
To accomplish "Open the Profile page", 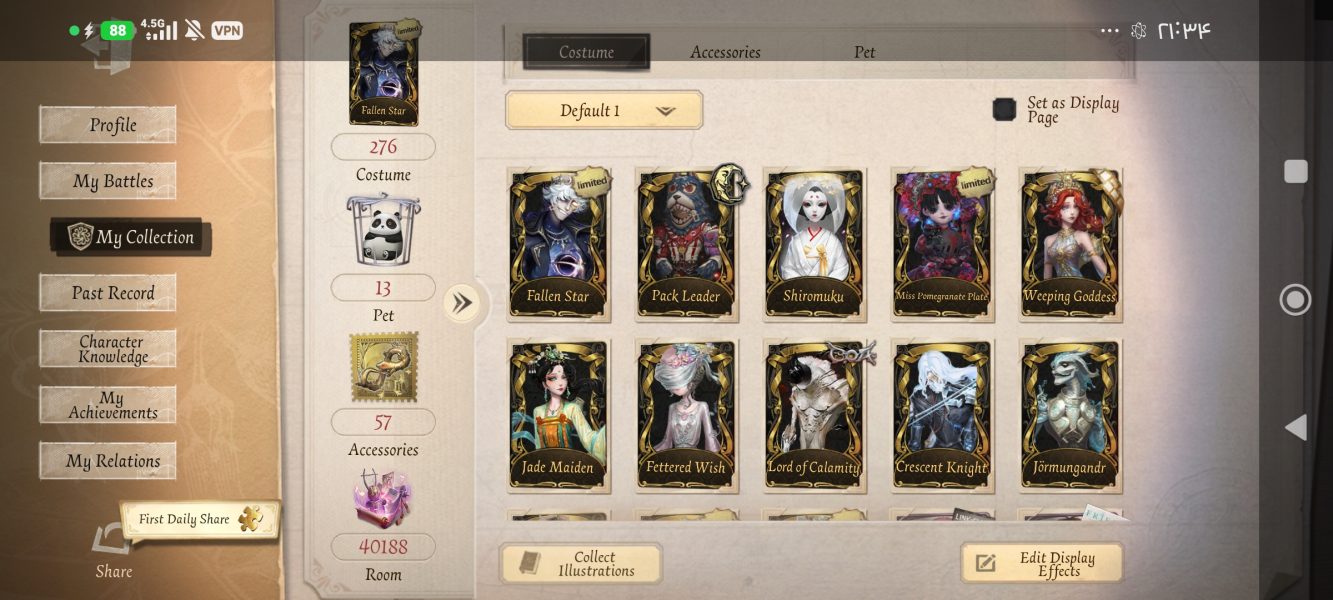I will (108, 125).
